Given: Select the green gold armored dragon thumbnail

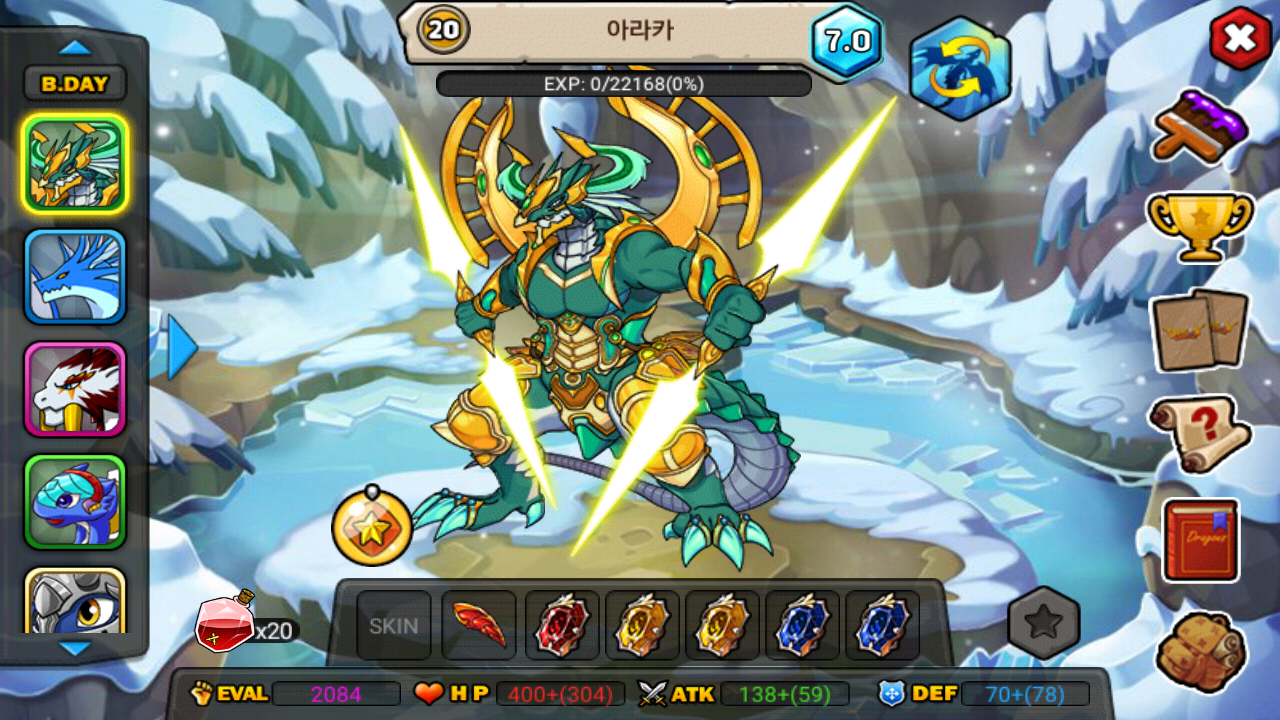Looking at the screenshot, I should coord(75,163).
